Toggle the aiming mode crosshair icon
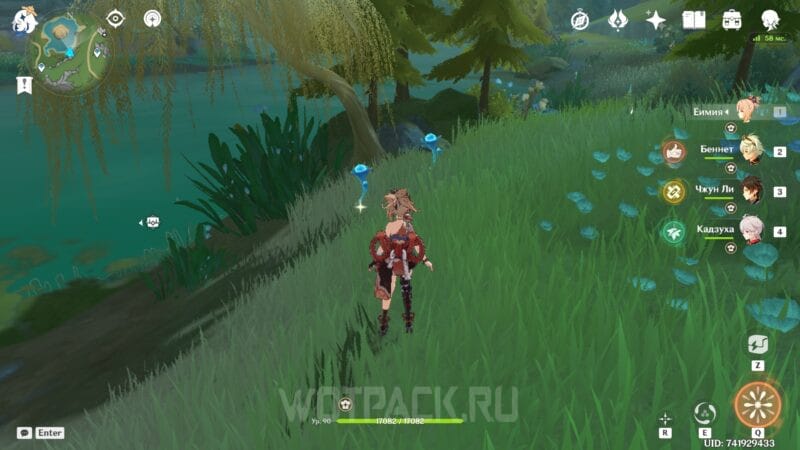Viewport: 800px width, 450px height. coord(665,419)
